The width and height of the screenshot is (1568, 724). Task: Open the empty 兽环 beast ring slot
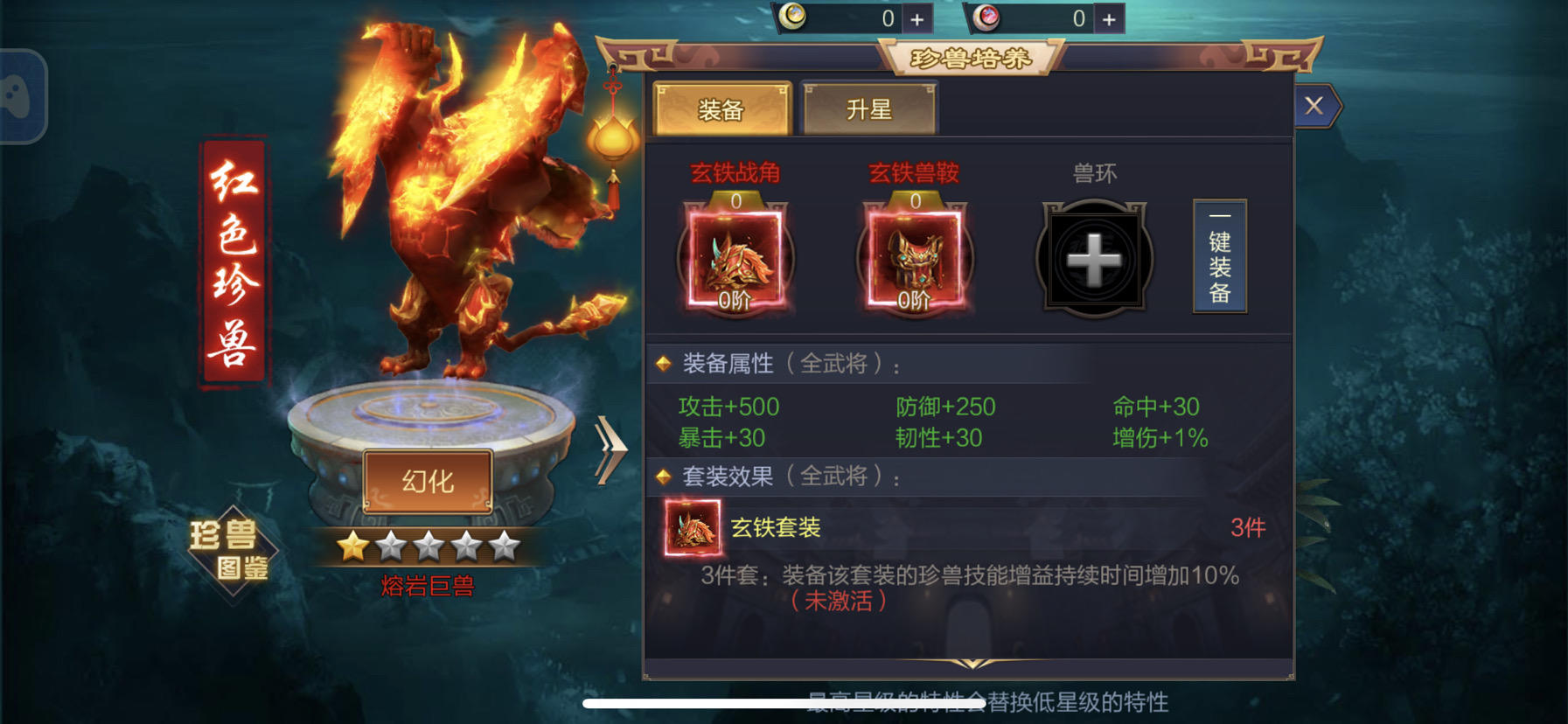coord(1093,260)
